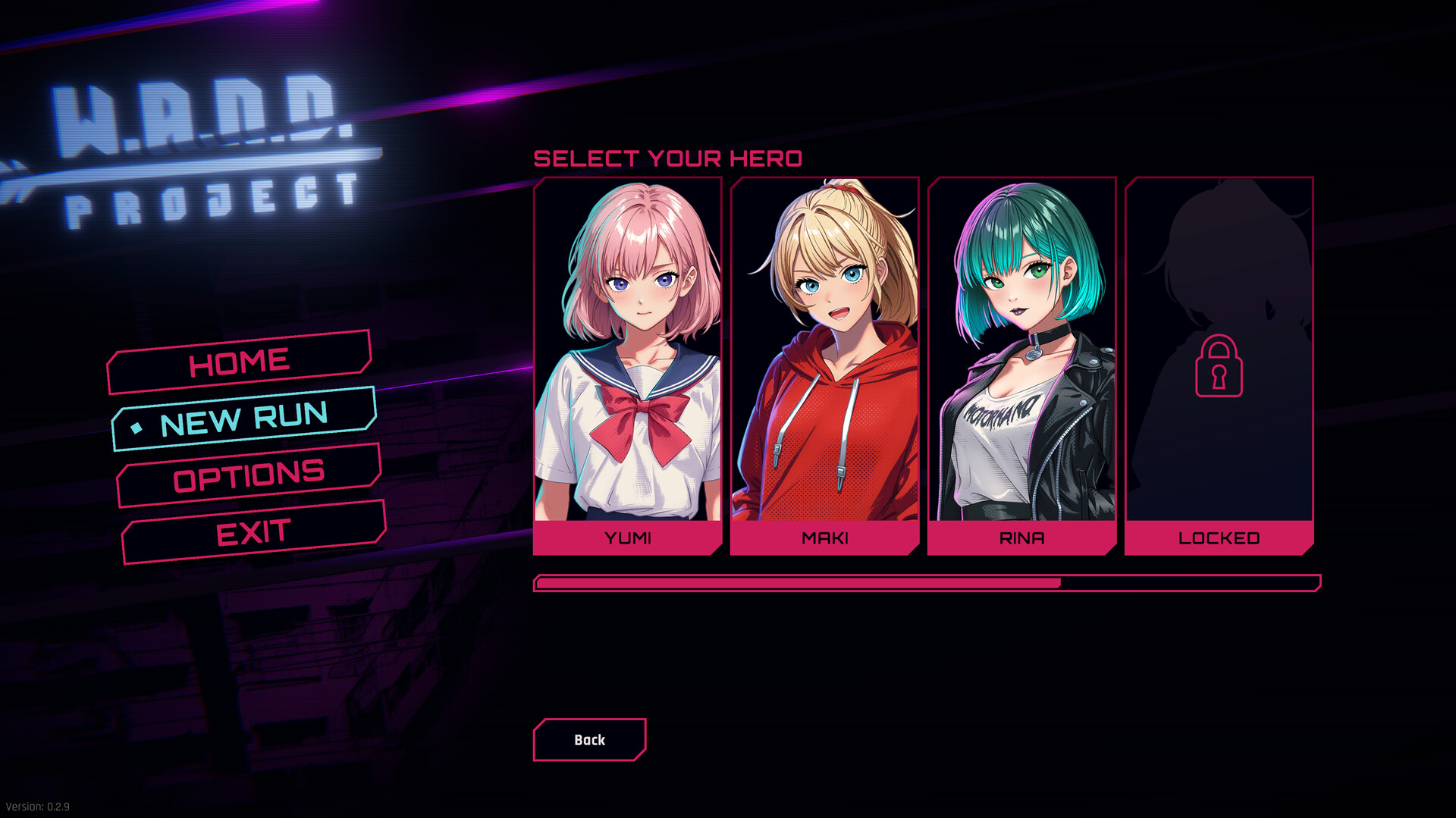Choose EXIT from the menu
Image resolution: width=1456 pixels, height=818 pixels.
pos(253,531)
